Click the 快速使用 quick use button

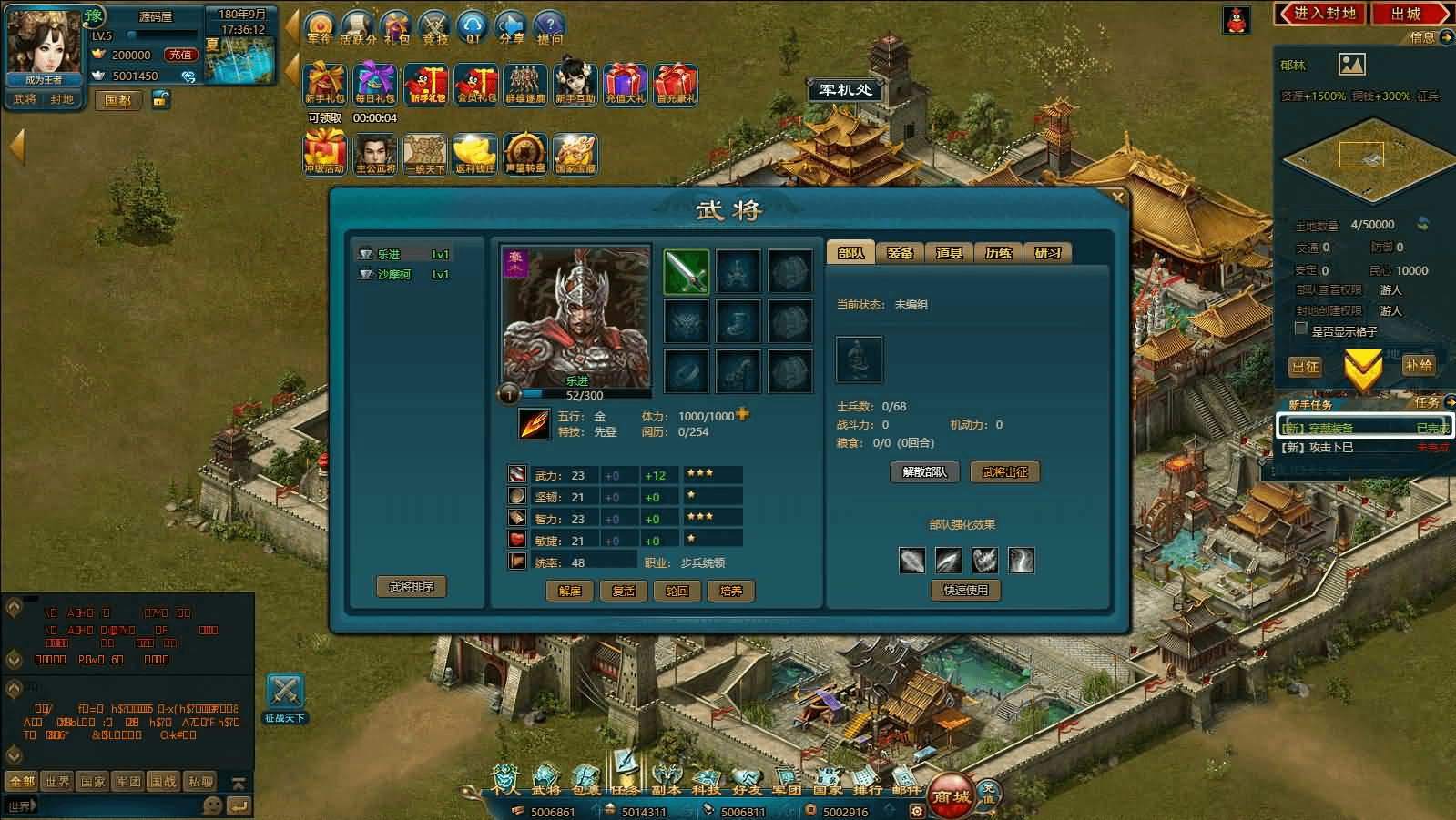[x=965, y=590]
